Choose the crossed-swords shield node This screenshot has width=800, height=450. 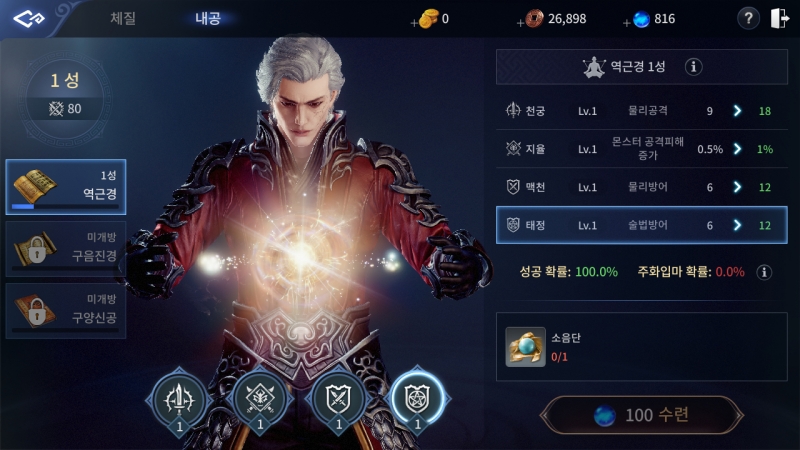click(x=339, y=401)
